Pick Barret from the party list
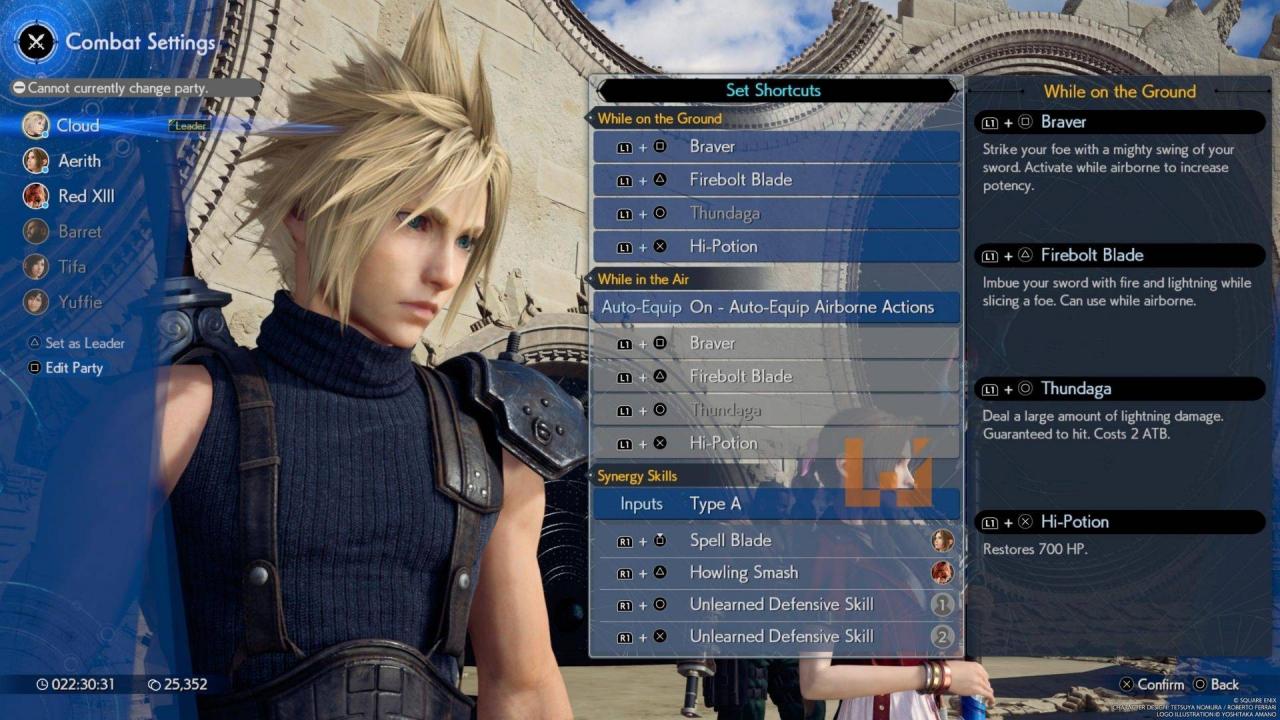The width and height of the screenshot is (1280, 720). point(79,231)
